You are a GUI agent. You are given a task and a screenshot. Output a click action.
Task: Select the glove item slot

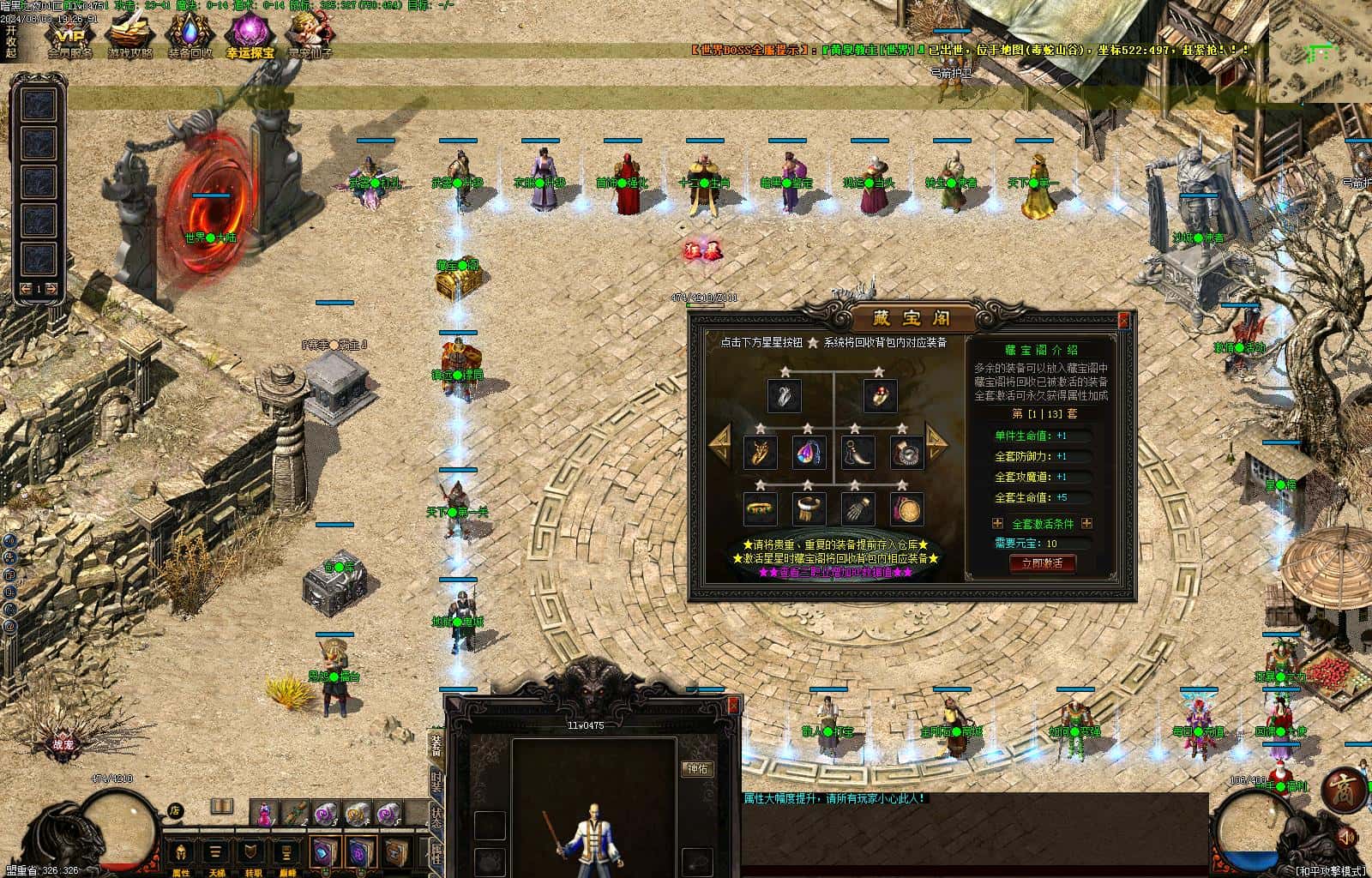(857, 508)
